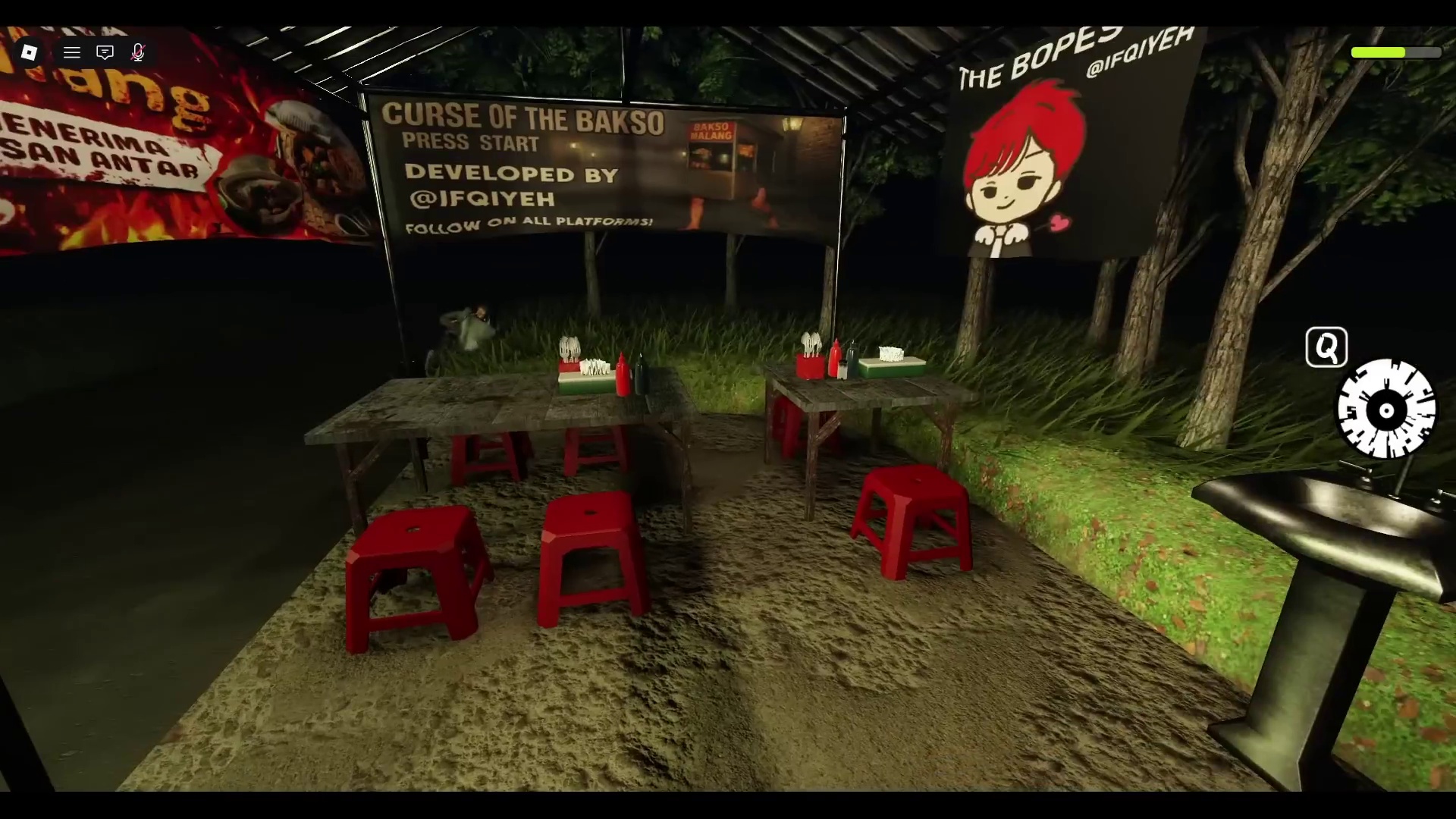Screen dimensions: 1456x819
Task: Toggle the chat window icon
Action: point(105,52)
